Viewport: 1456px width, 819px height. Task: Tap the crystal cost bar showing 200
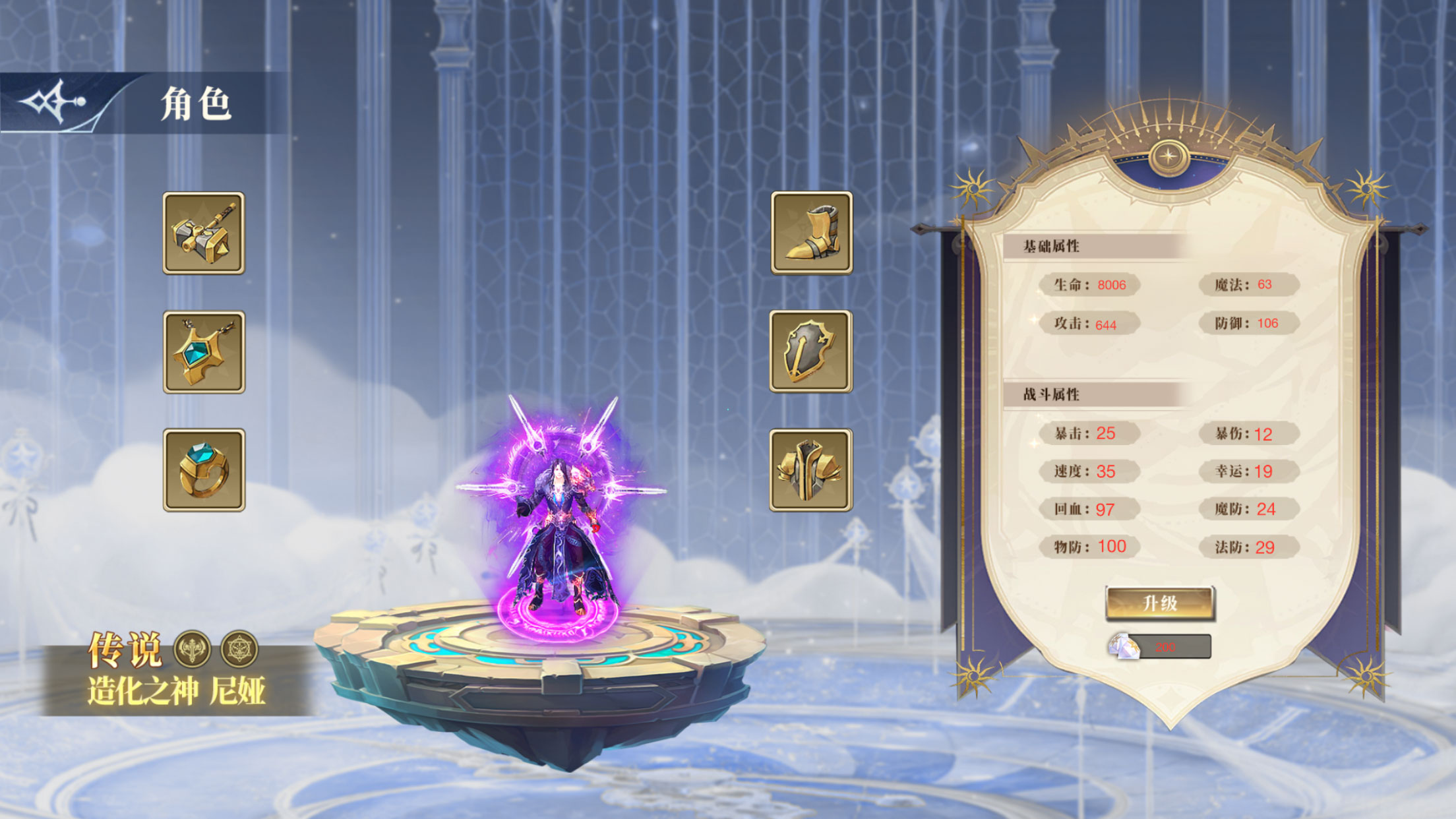(1160, 647)
